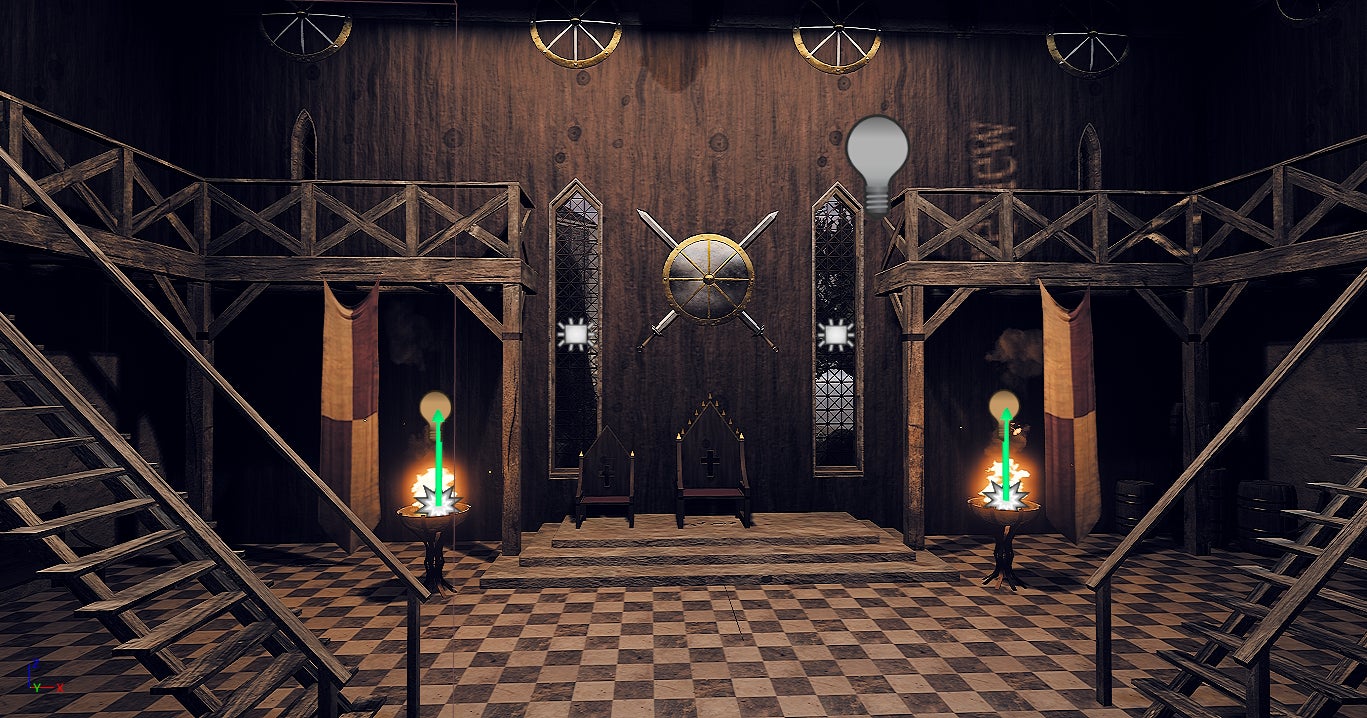
Task: Pick the small light bulb above the right brazier
Action: tap(1004, 405)
